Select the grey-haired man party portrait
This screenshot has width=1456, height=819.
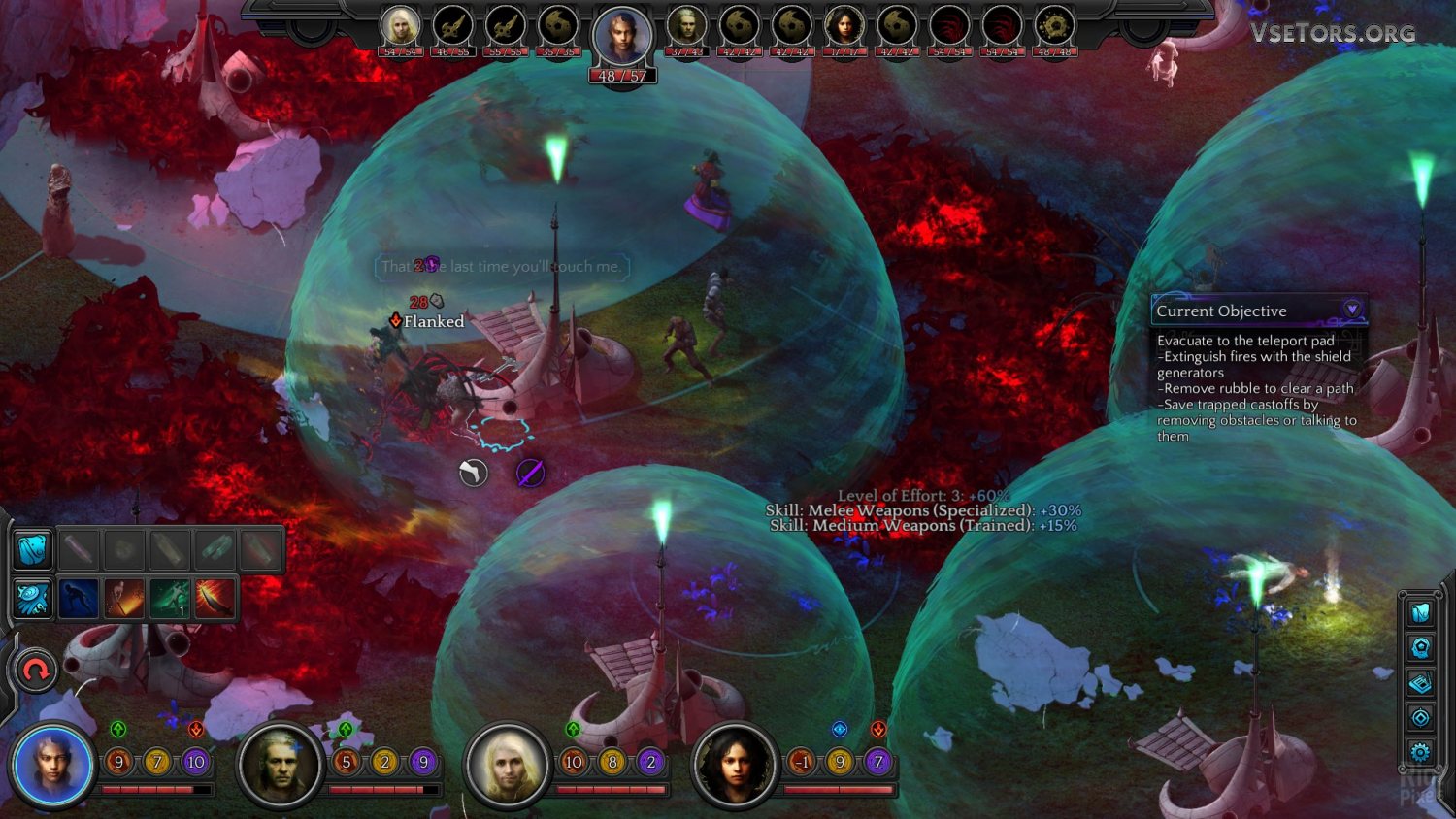280,766
